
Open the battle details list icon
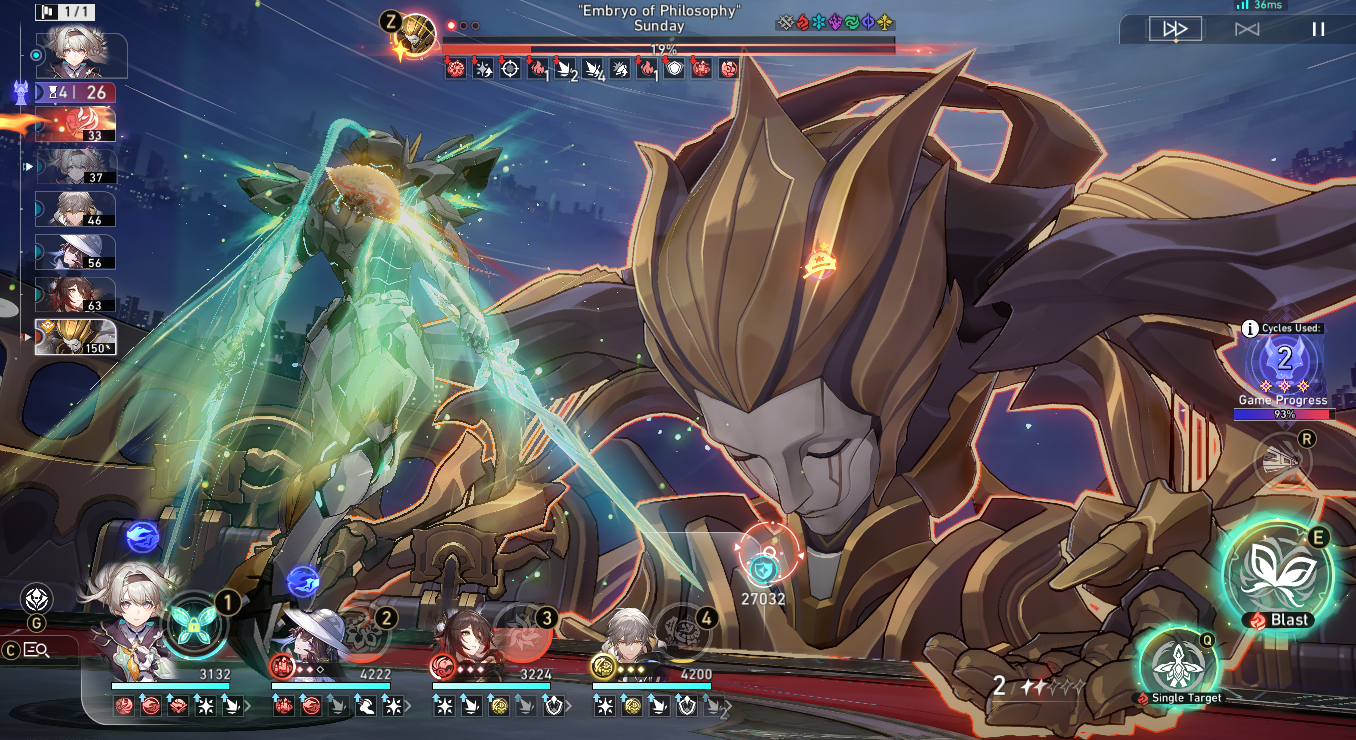[38, 650]
